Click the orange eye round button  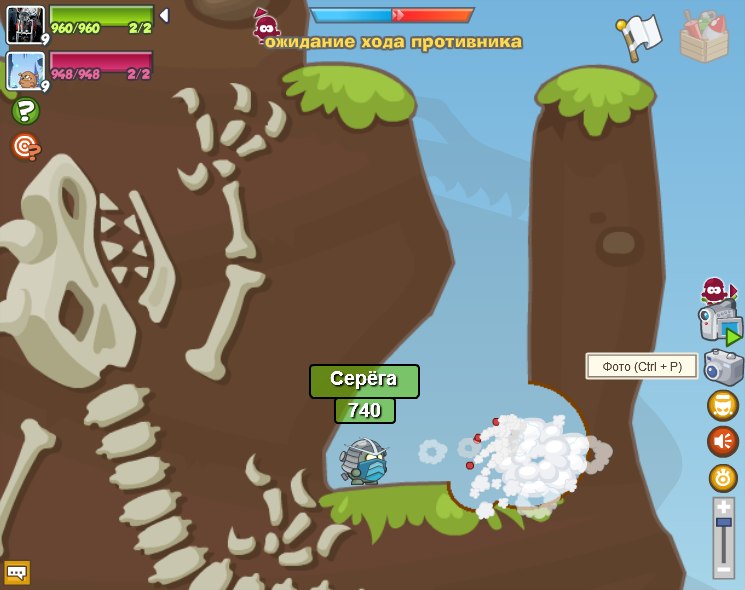tap(723, 478)
